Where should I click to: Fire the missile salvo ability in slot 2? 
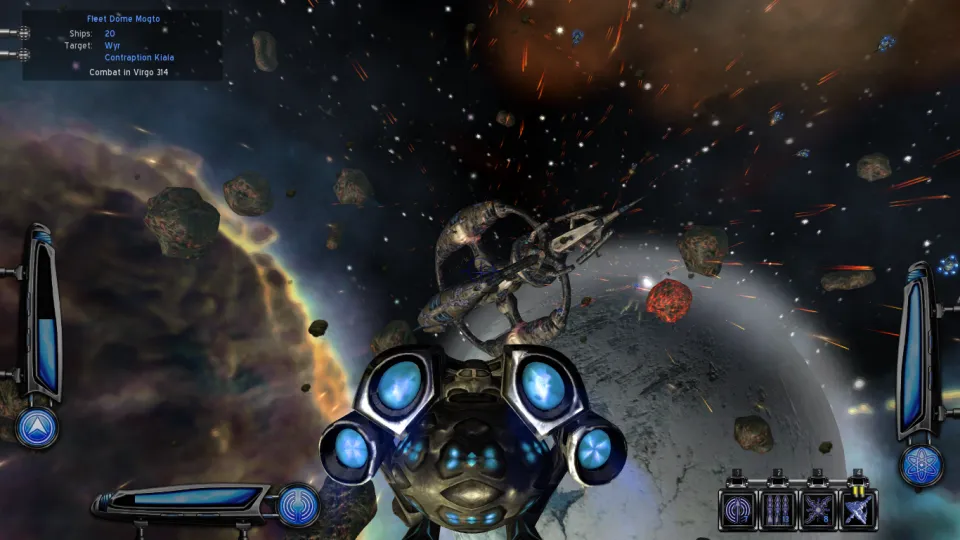(x=778, y=508)
